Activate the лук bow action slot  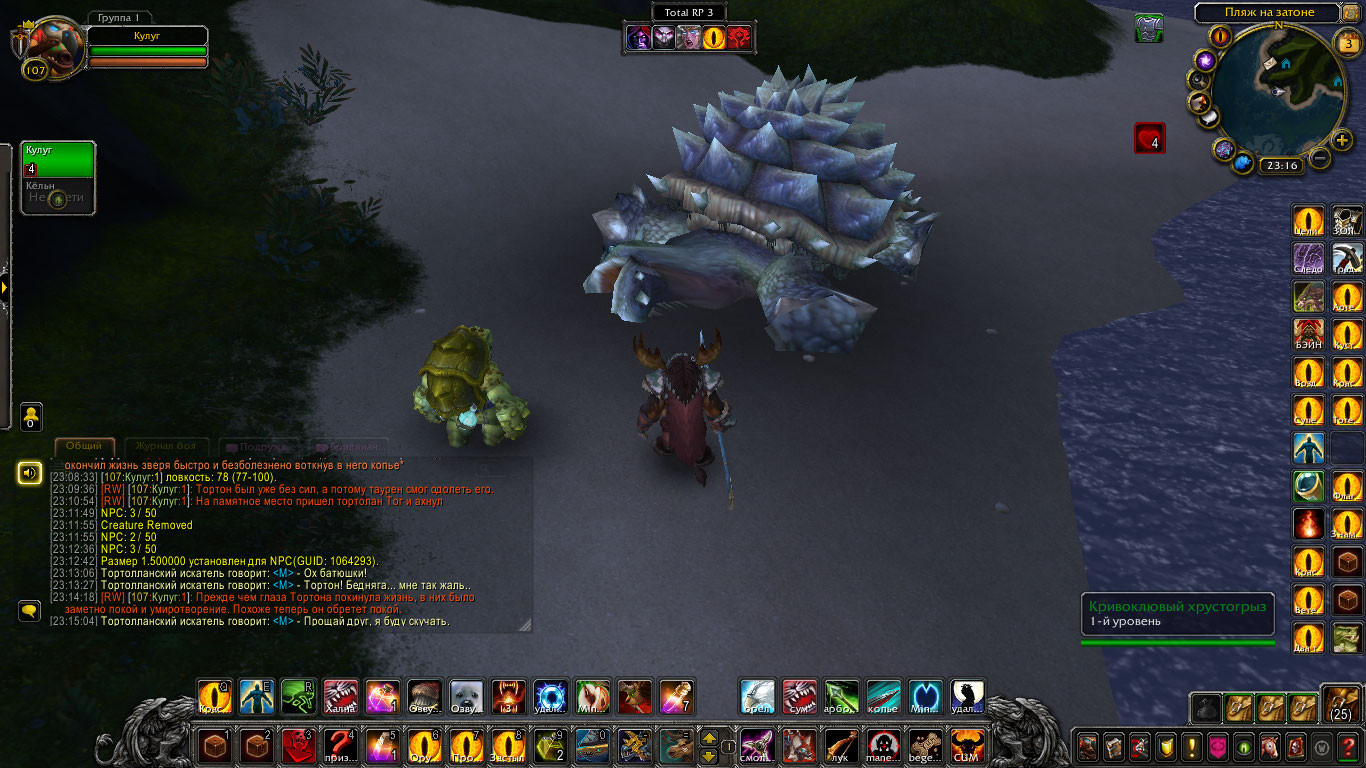pyautogui.click(x=842, y=745)
